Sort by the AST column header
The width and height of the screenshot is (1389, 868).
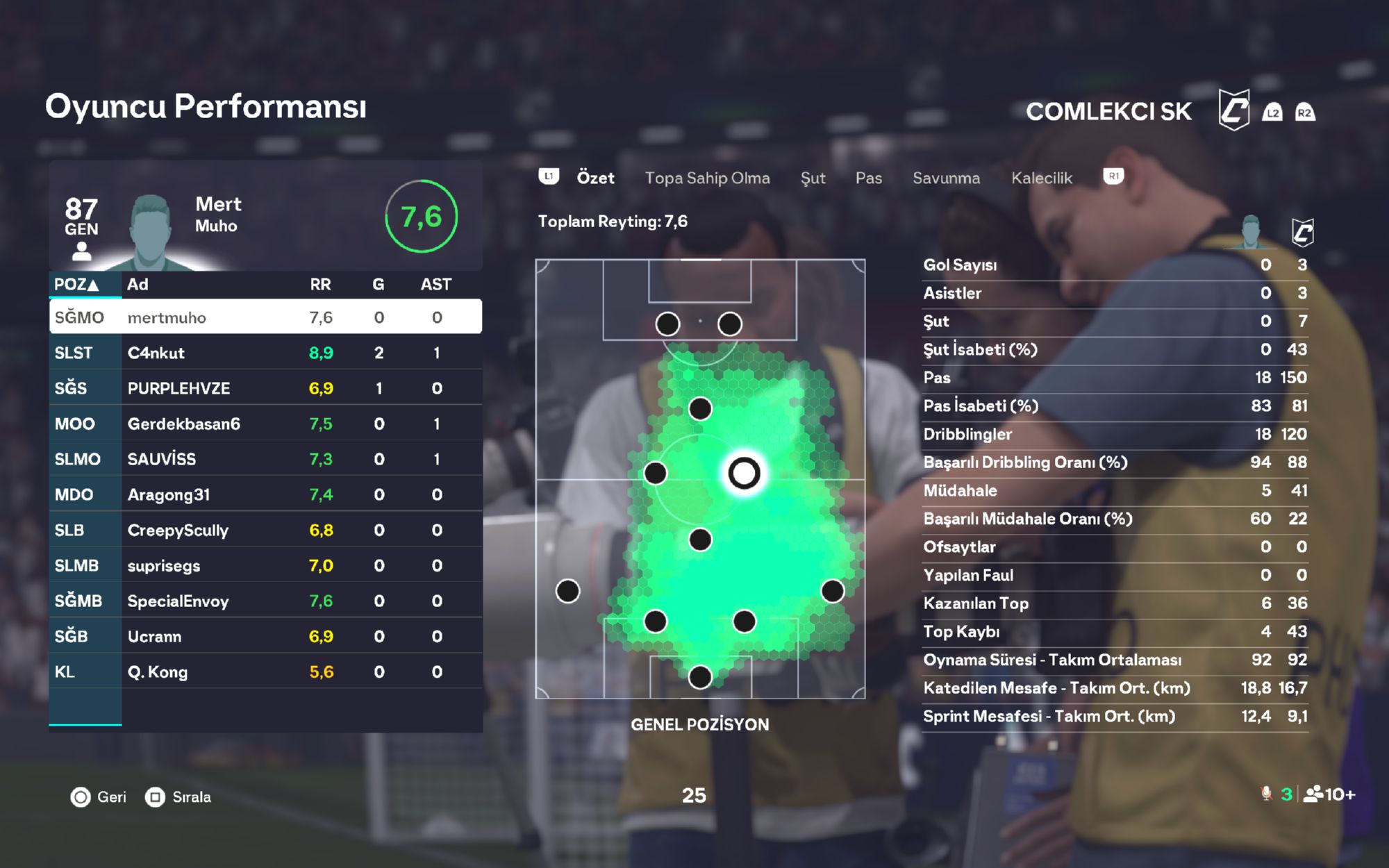[435, 284]
